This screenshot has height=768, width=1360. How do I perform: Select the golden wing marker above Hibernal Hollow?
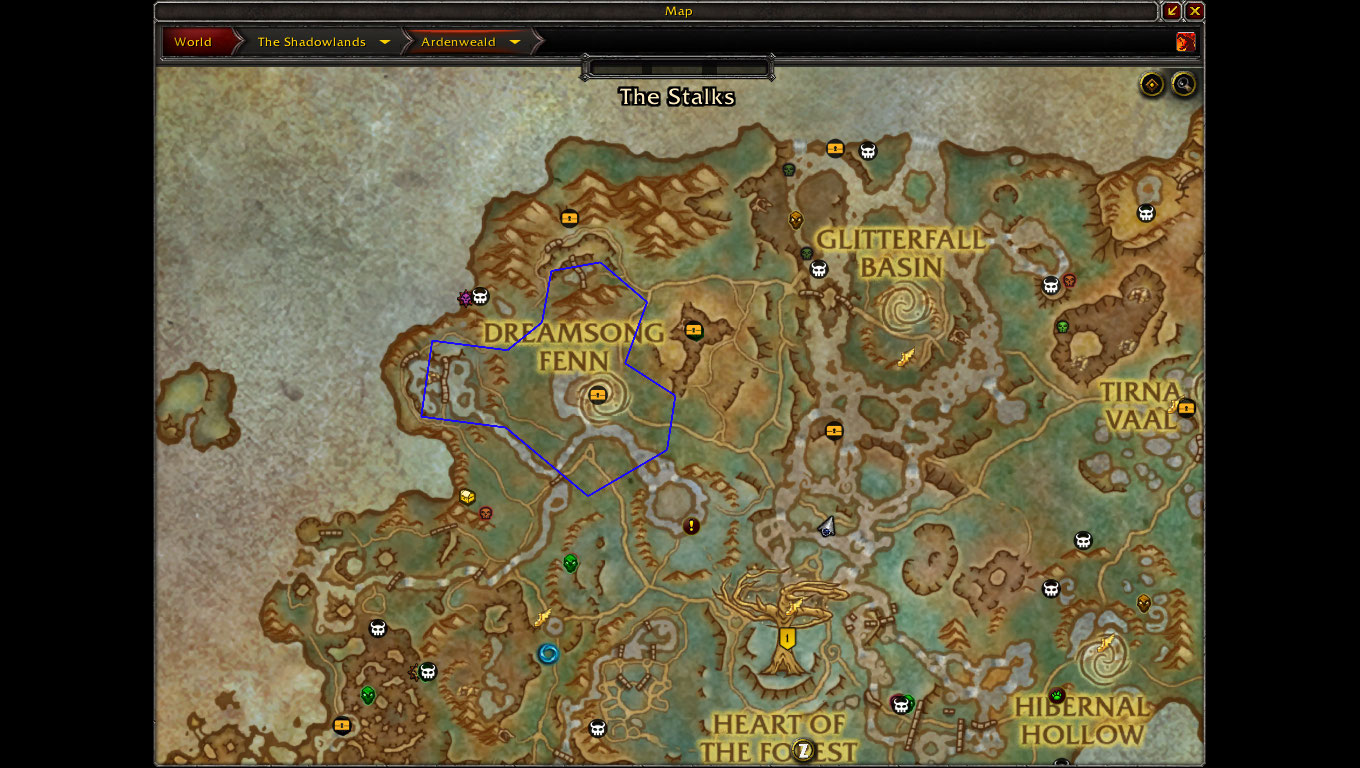(1106, 643)
